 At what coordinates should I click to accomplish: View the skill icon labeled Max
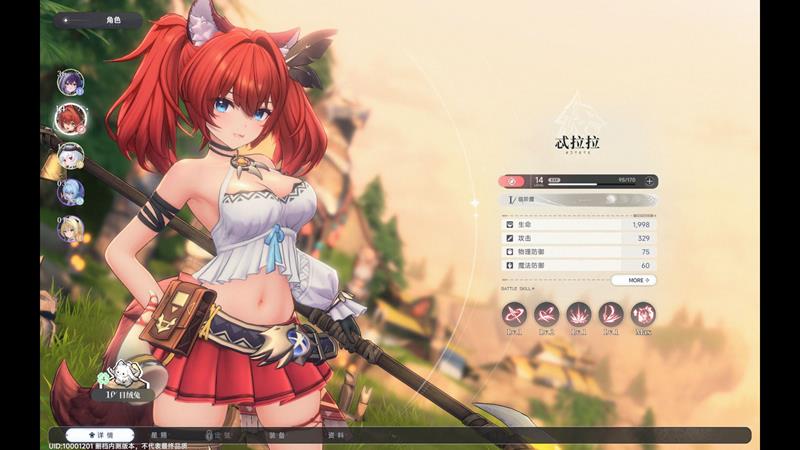[643, 314]
